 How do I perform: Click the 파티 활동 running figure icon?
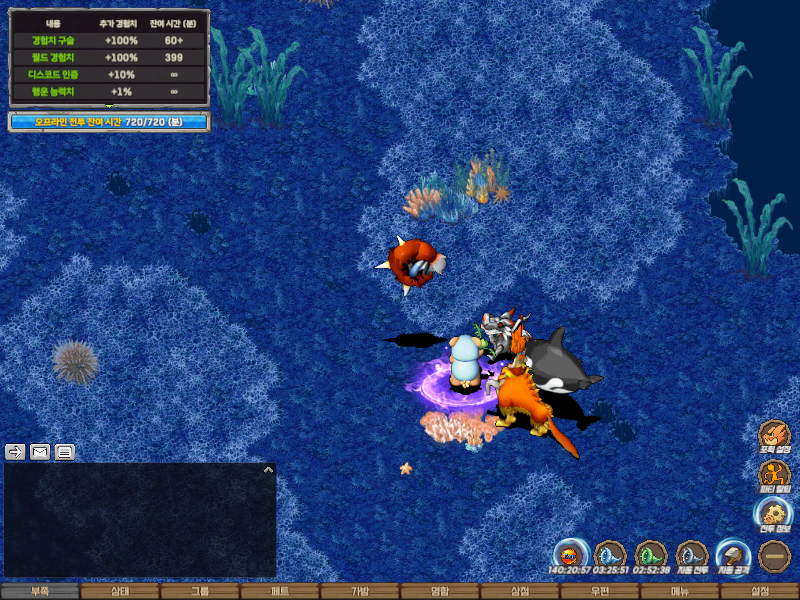[774, 475]
